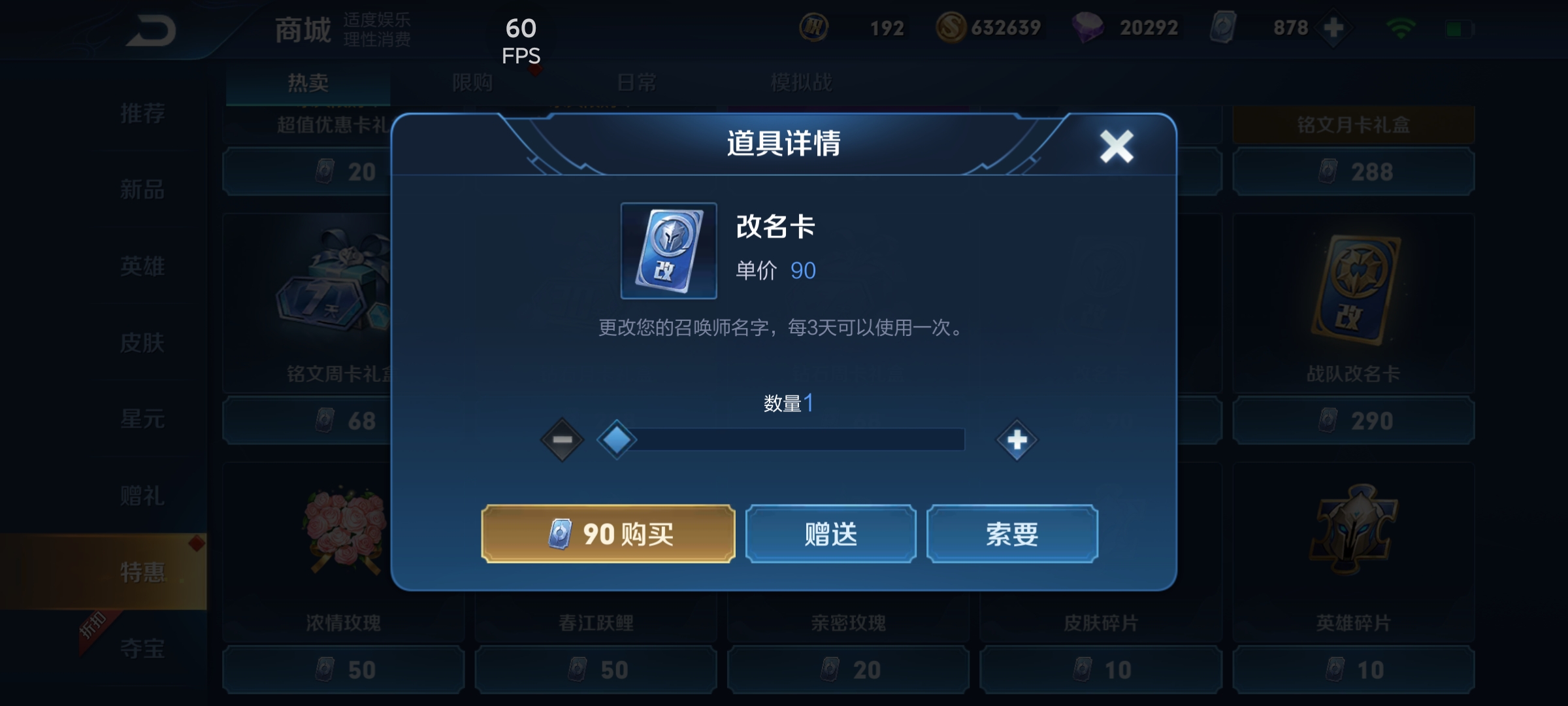
Task: Switch to the 限购 tab
Action: pyautogui.click(x=474, y=82)
